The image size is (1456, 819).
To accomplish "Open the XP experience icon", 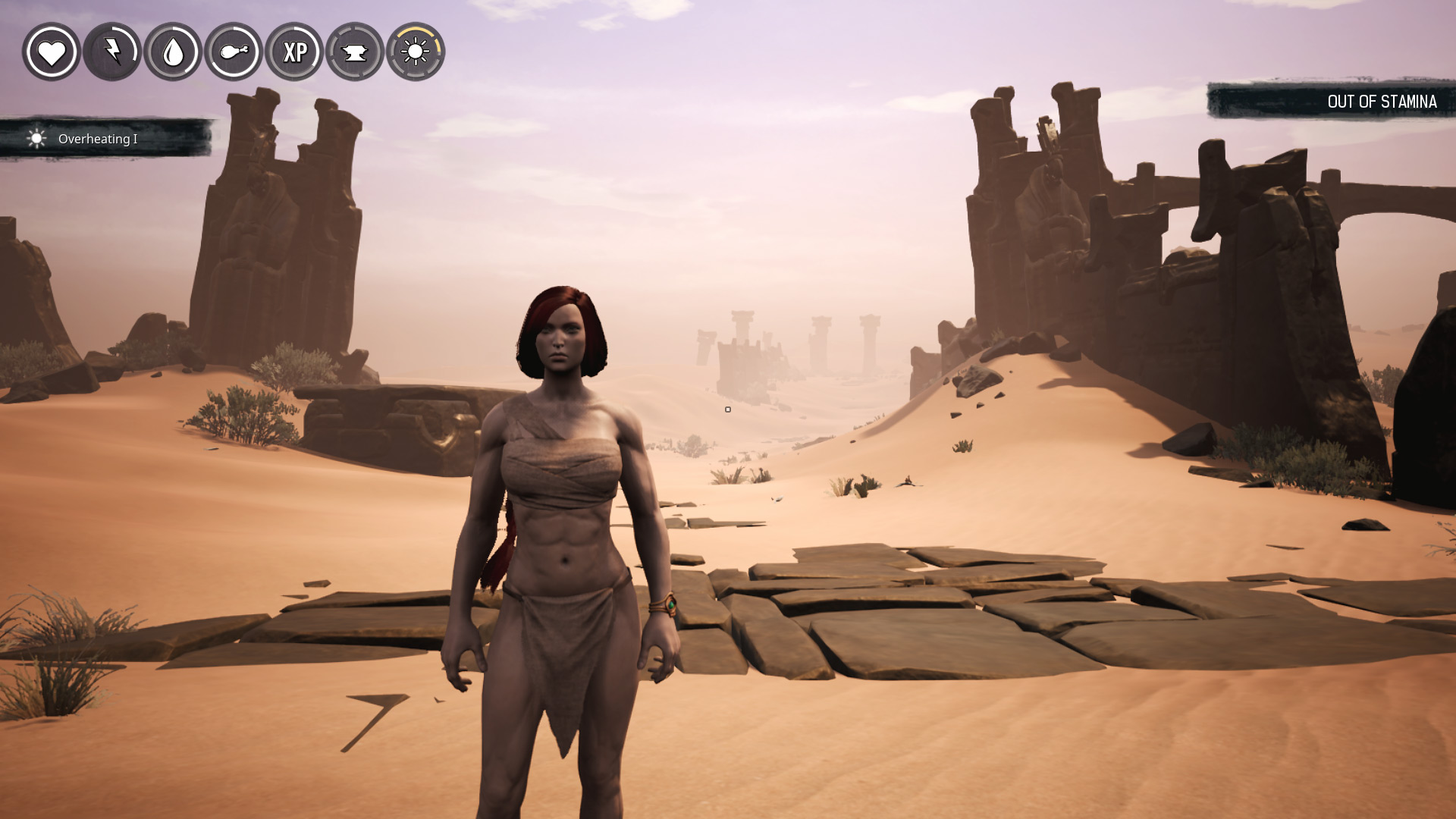I will point(294,52).
